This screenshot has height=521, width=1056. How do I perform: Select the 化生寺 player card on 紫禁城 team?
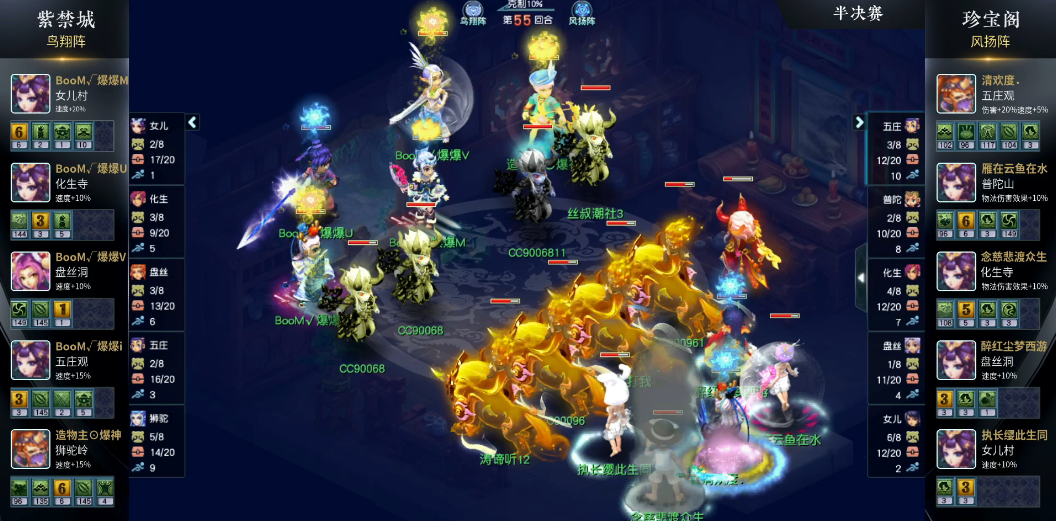64,182
